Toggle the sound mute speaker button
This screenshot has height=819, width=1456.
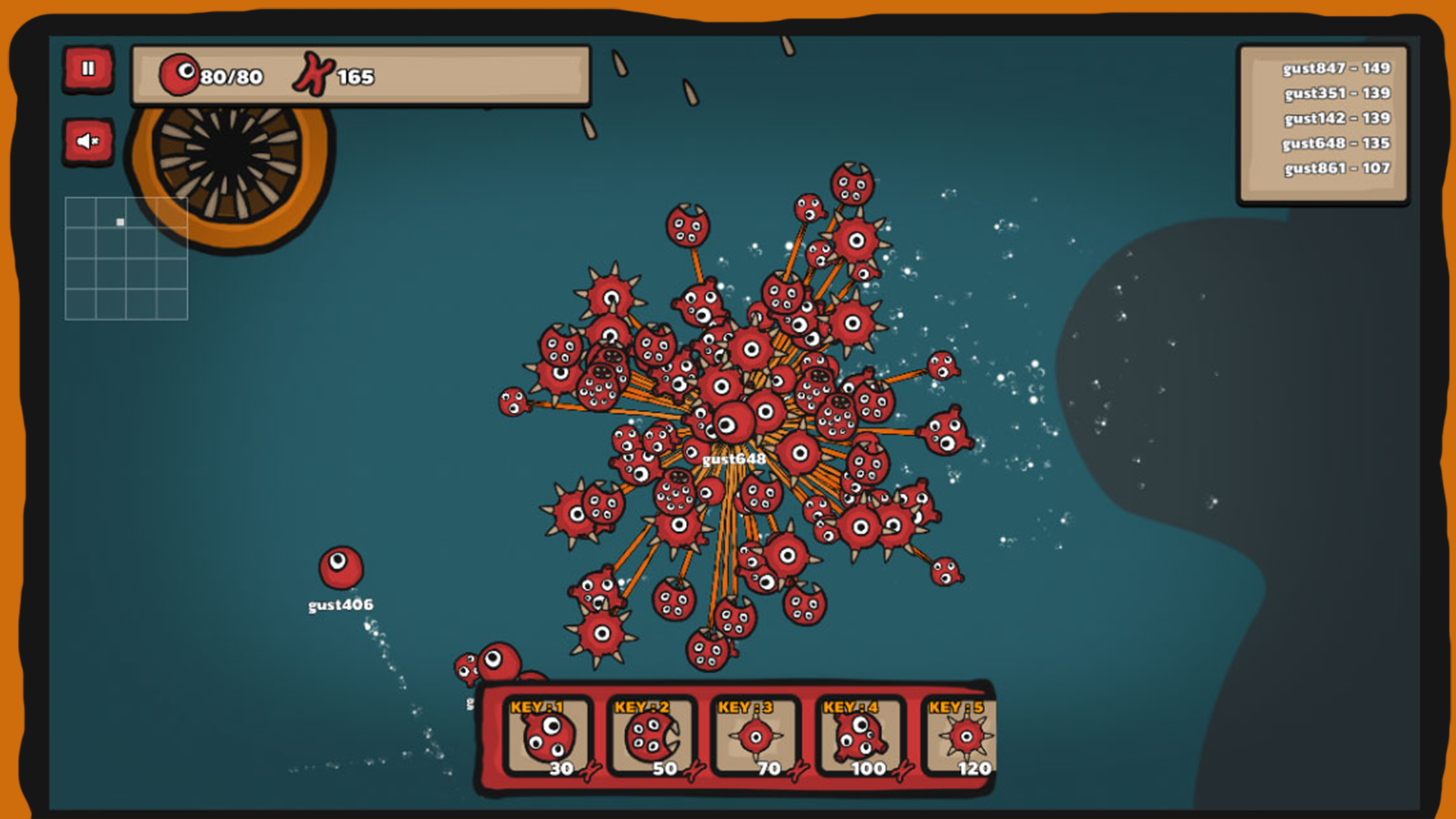click(x=88, y=141)
